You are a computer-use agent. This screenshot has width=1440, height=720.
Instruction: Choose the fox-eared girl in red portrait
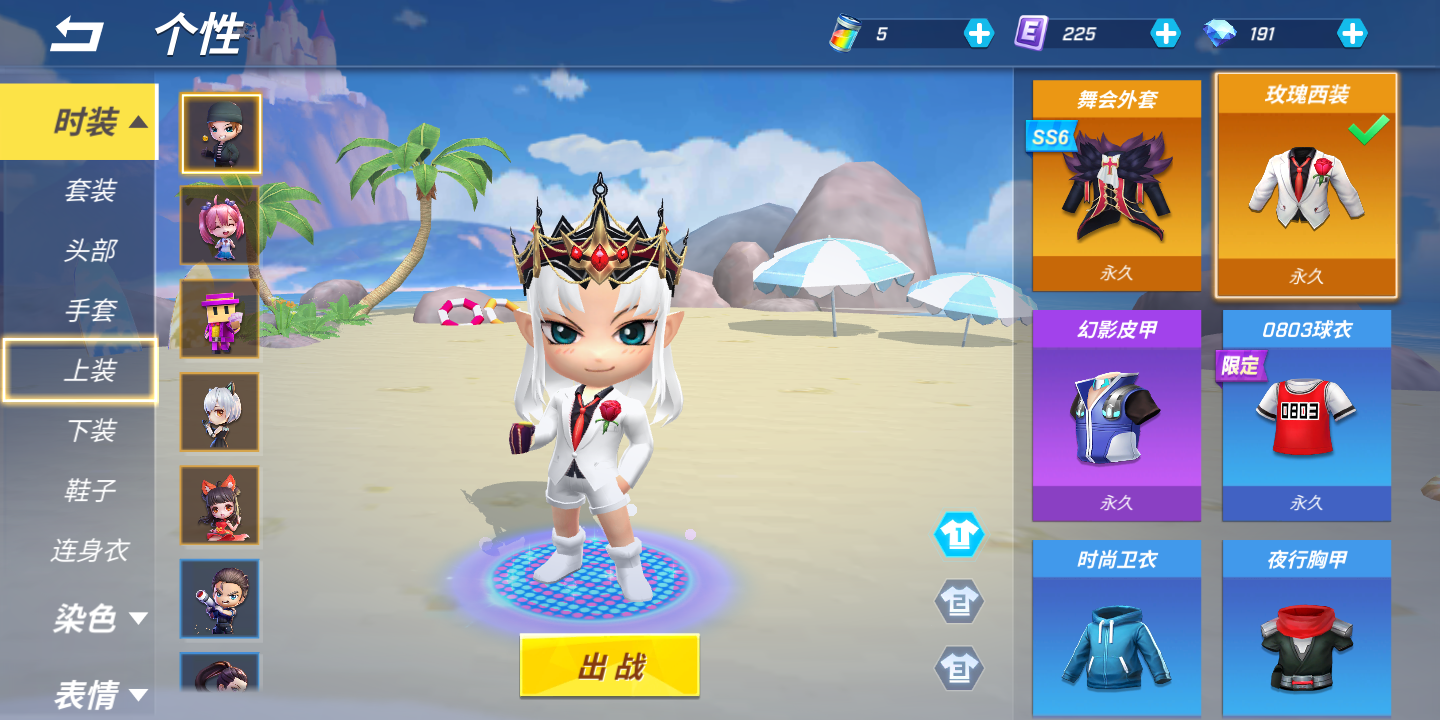click(x=220, y=505)
